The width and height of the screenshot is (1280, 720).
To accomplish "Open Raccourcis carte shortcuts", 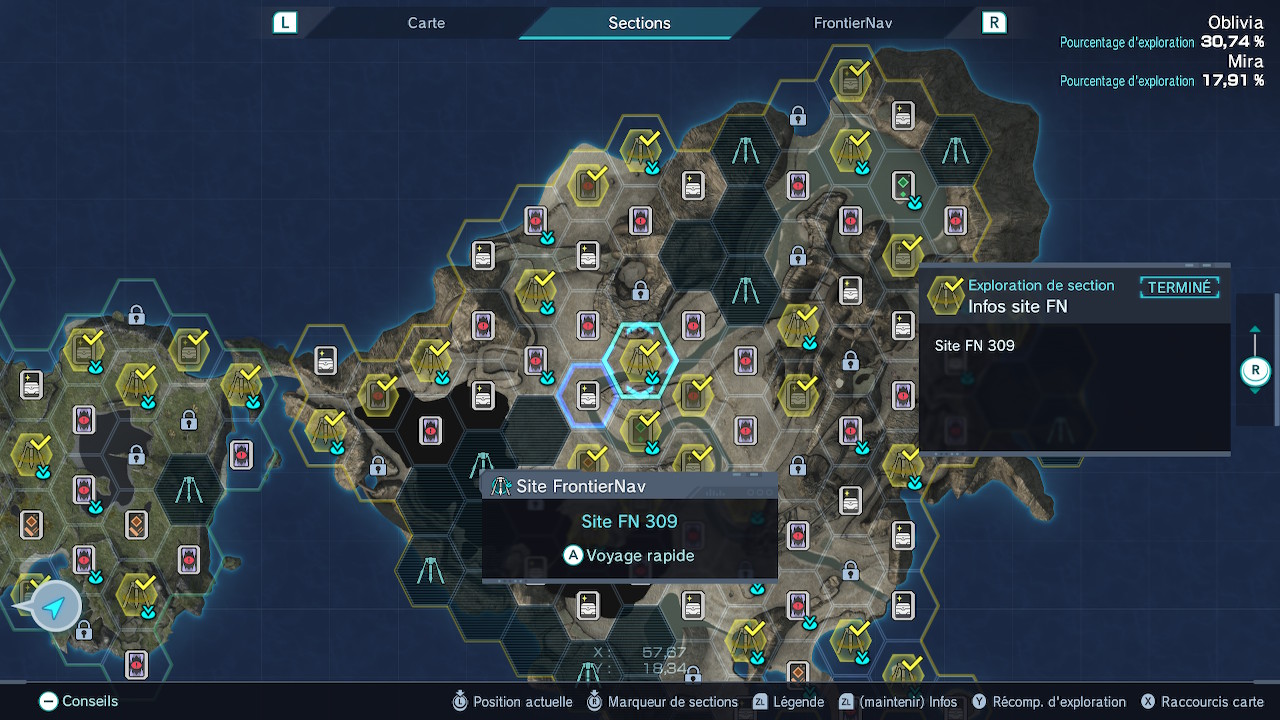I will tap(1202, 702).
